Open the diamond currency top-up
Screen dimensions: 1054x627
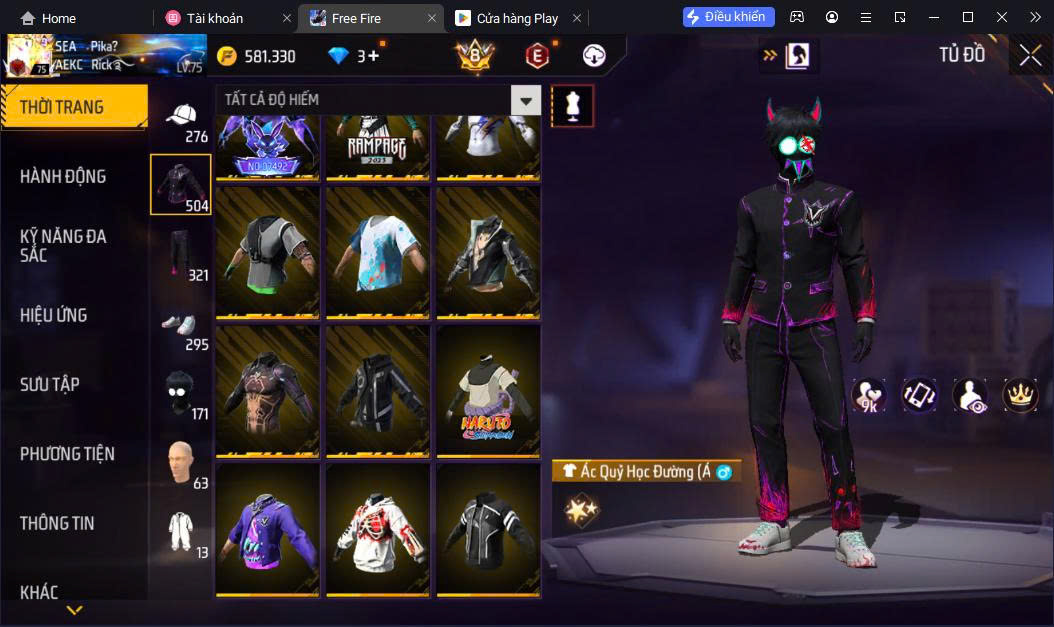point(370,56)
